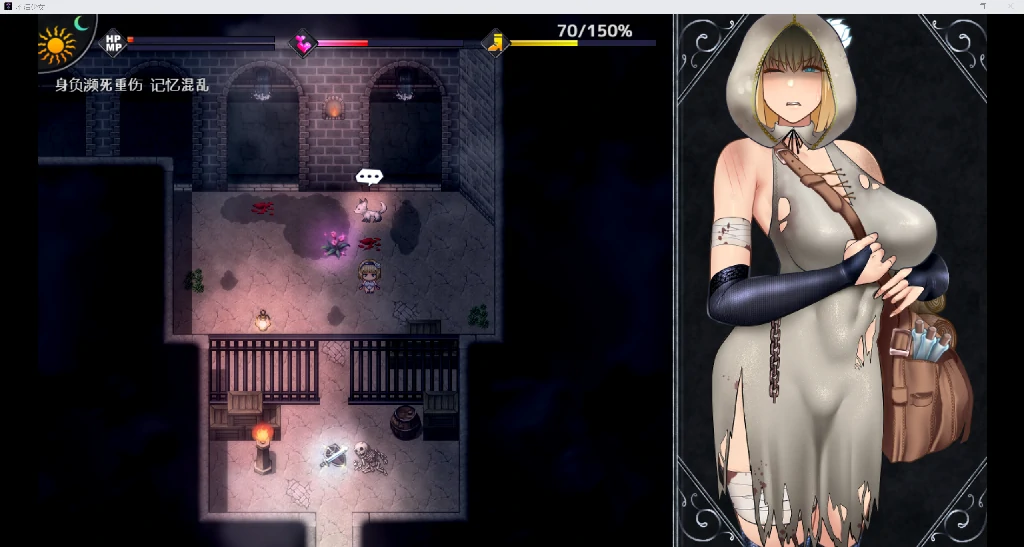Select the pink heart status icon
Viewport: 1024px width, 547px height.
tap(302, 43)
